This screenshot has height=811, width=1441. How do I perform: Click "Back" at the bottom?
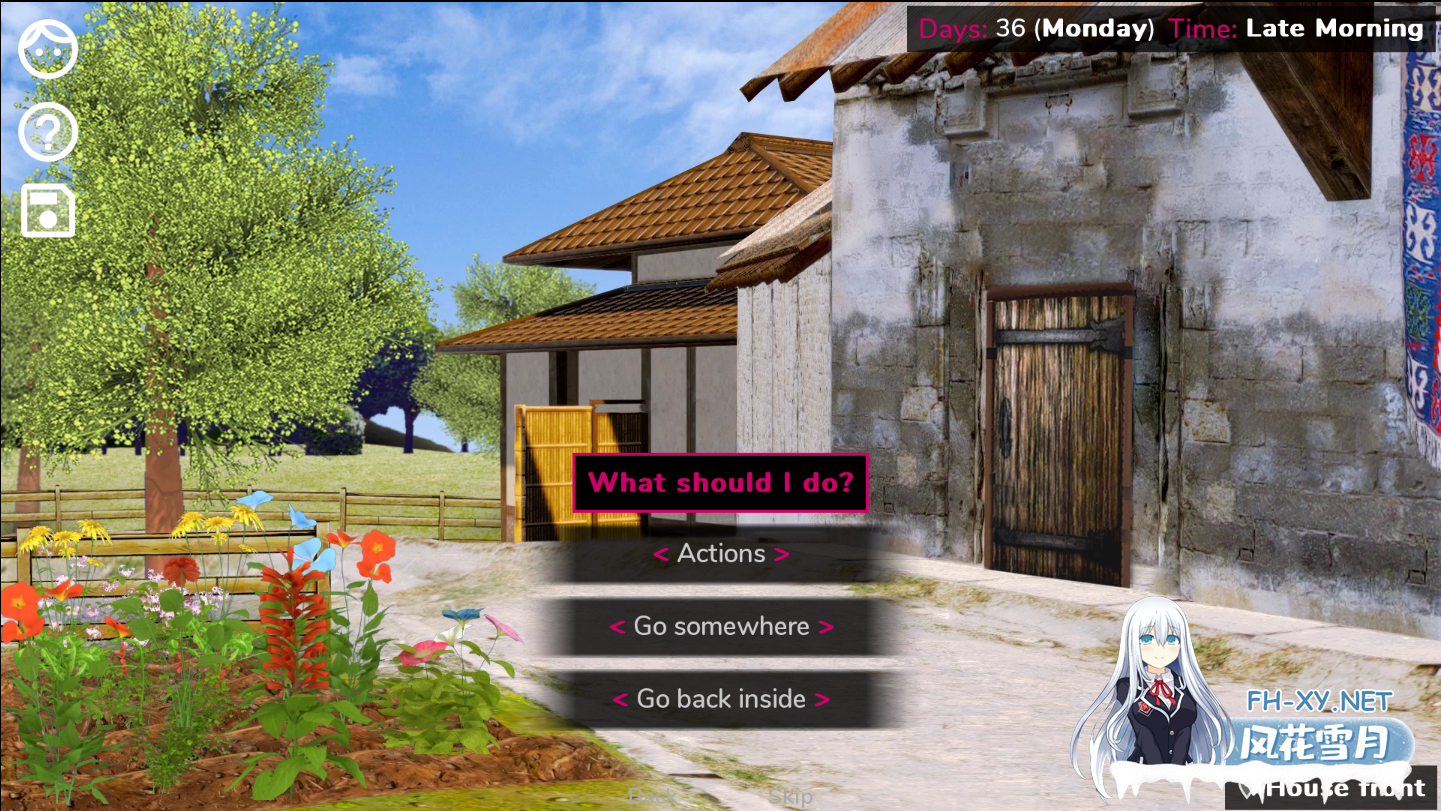click(652, 797)
